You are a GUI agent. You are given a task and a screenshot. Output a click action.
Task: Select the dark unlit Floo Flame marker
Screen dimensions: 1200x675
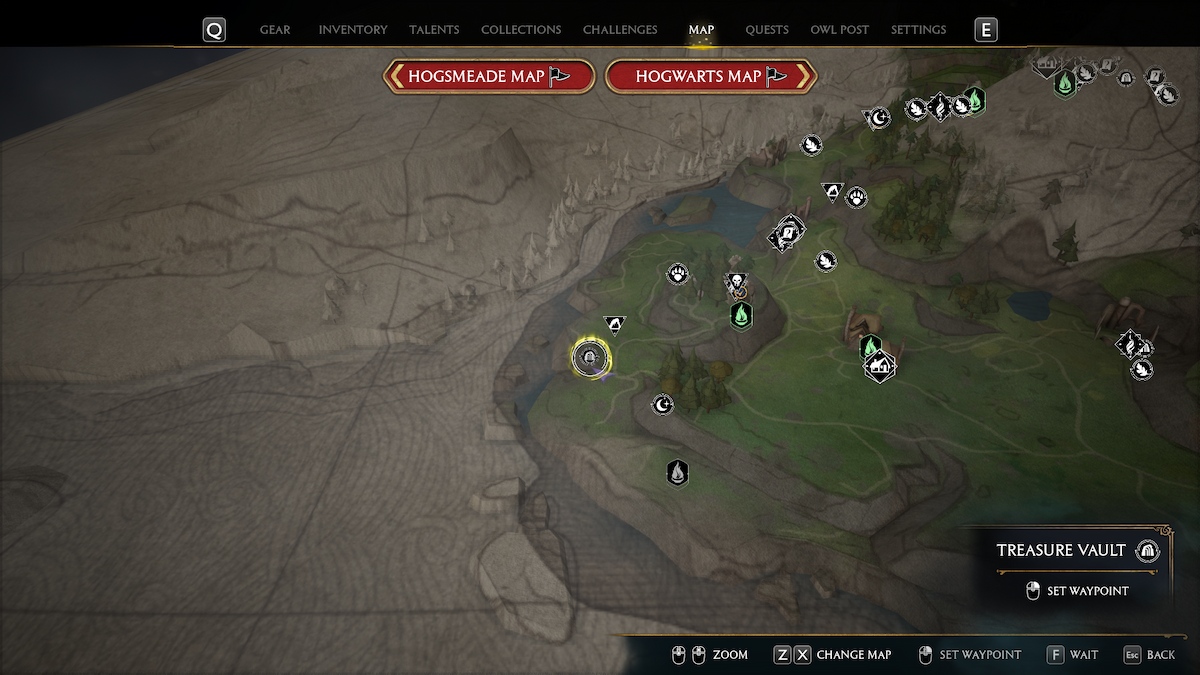(x=678, y=472)
